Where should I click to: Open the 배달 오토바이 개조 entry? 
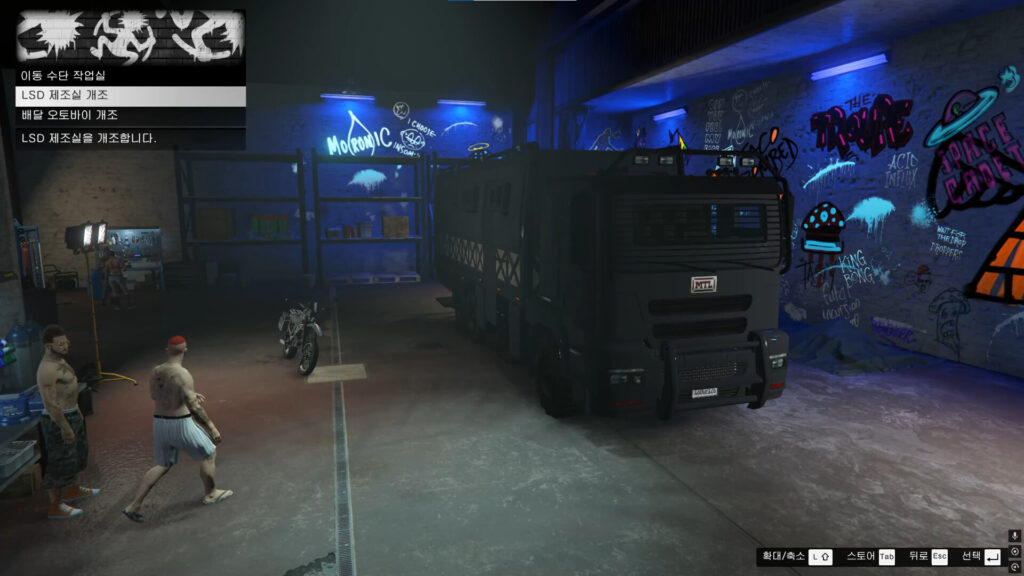point(130,115)
